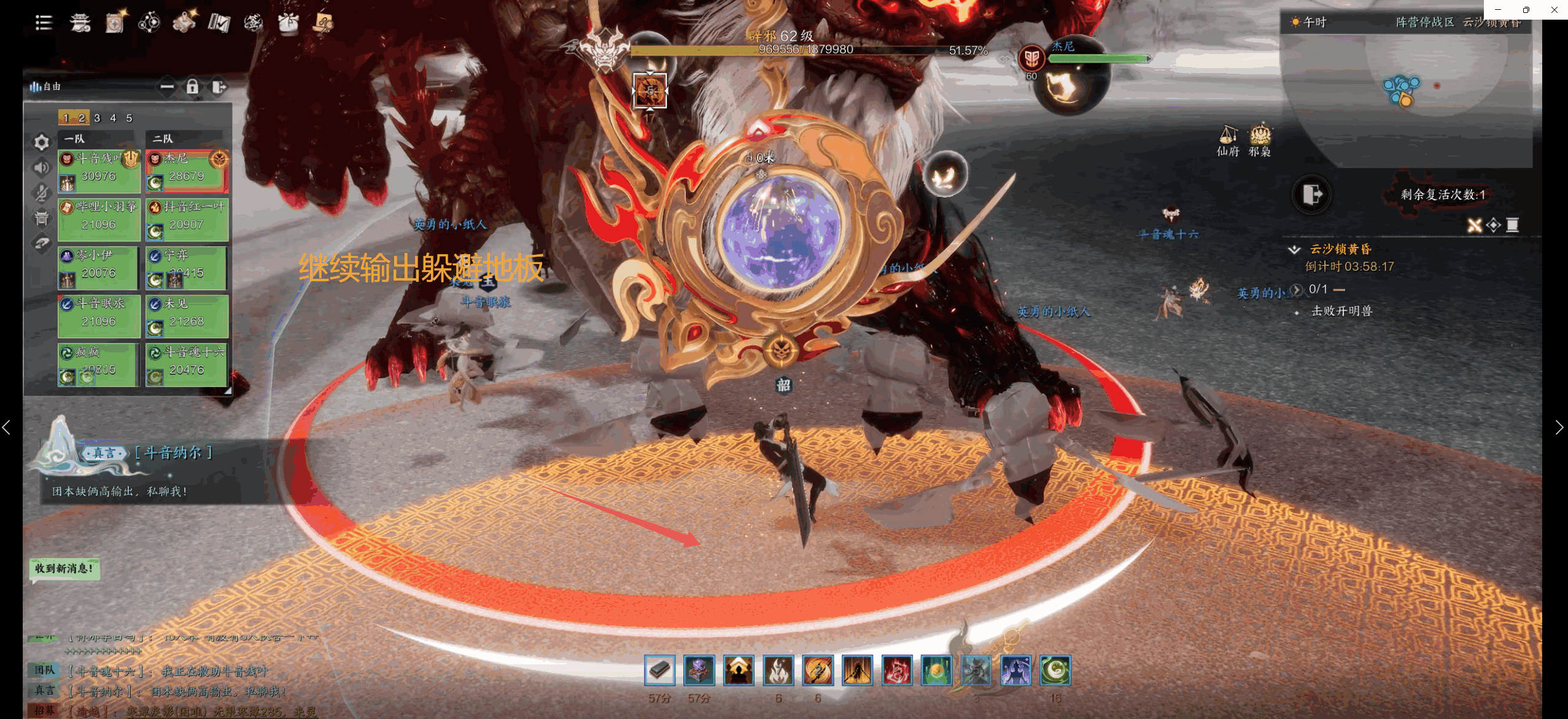1568x719 pixels.
Task: Open the three-line main menu icon
Action: 44,23
